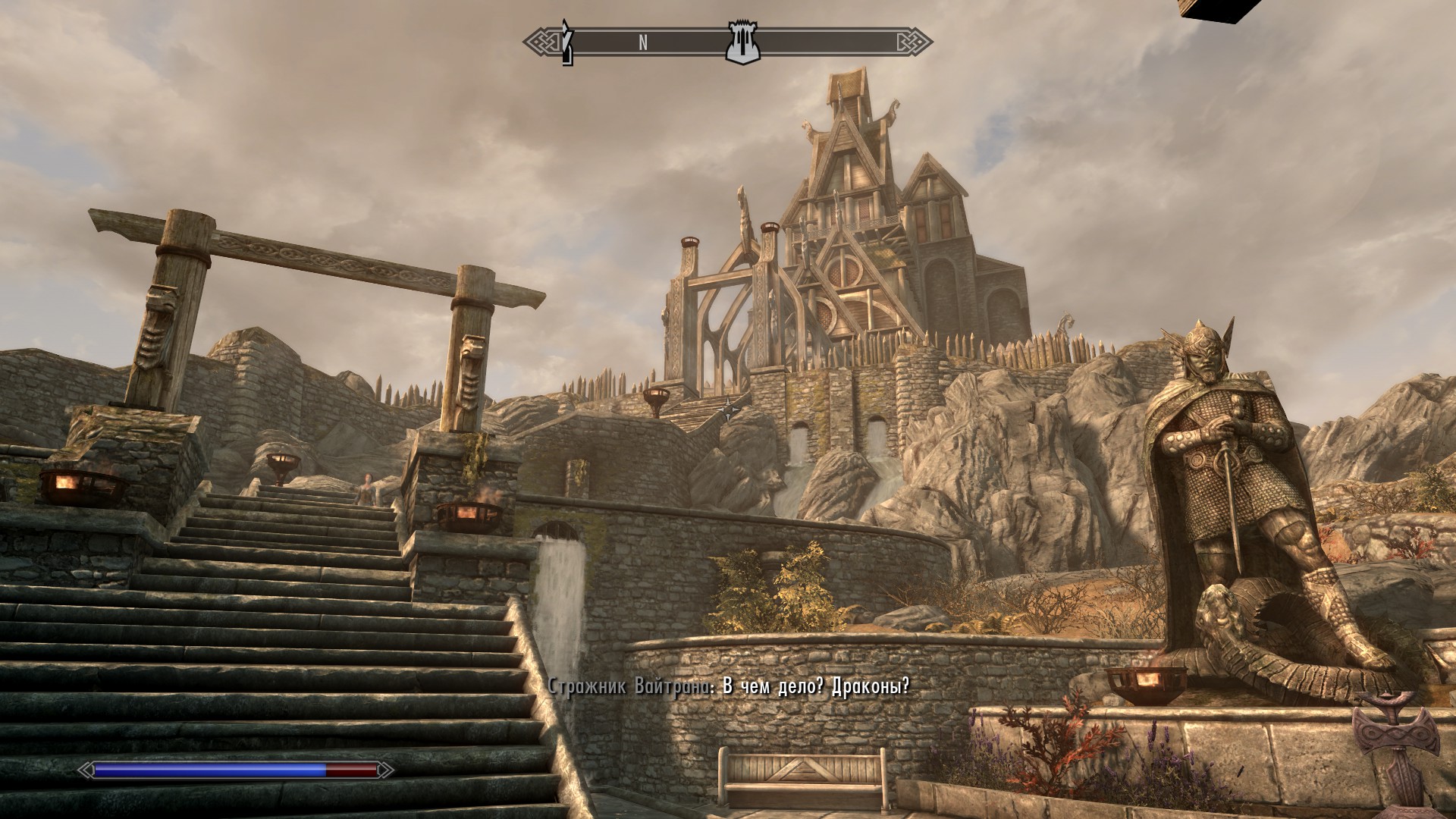Click the N north indicator on the compass
The image size is (1456, 819).
[x=643, y=43]
